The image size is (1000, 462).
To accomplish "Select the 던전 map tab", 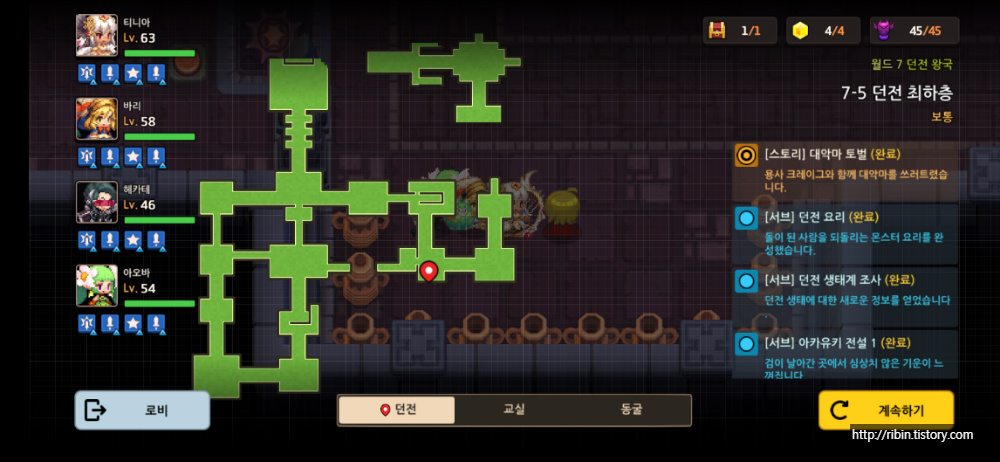I will [397, 410].
